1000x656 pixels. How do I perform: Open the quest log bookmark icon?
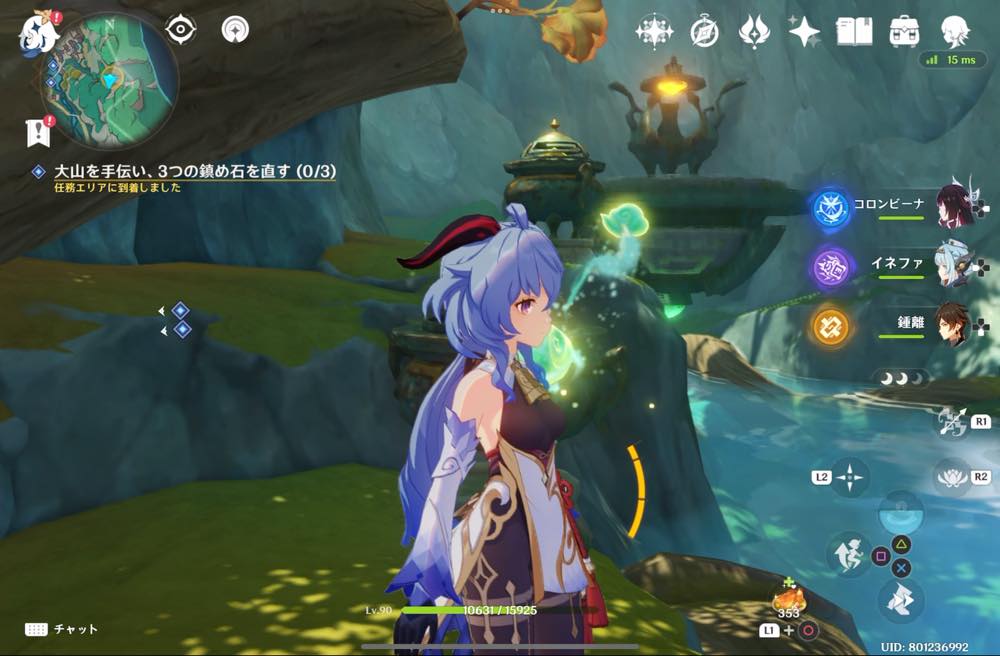[38, 131]
